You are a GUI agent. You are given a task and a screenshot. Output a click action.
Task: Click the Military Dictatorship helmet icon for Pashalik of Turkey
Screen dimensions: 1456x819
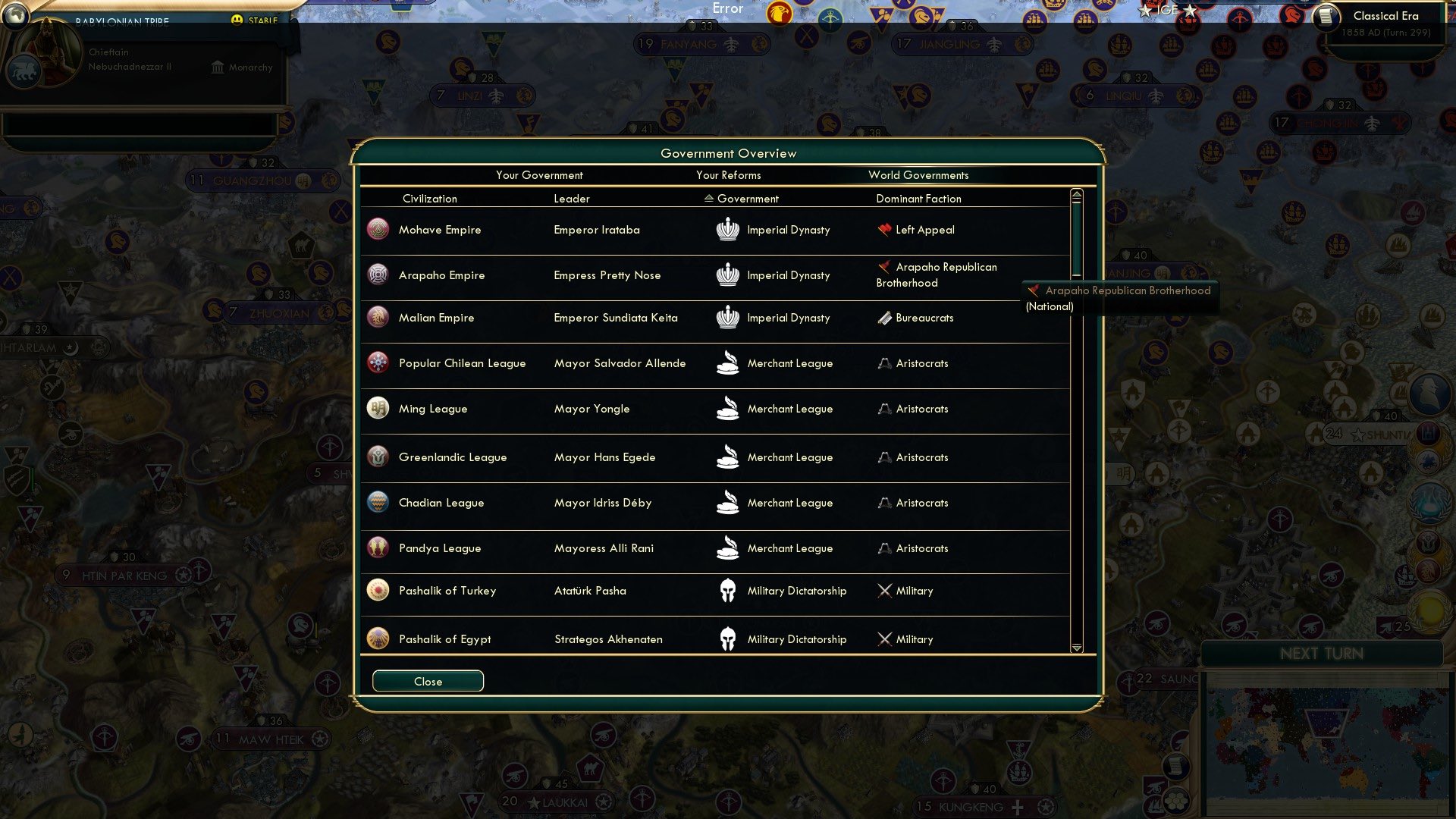[728, 591]
